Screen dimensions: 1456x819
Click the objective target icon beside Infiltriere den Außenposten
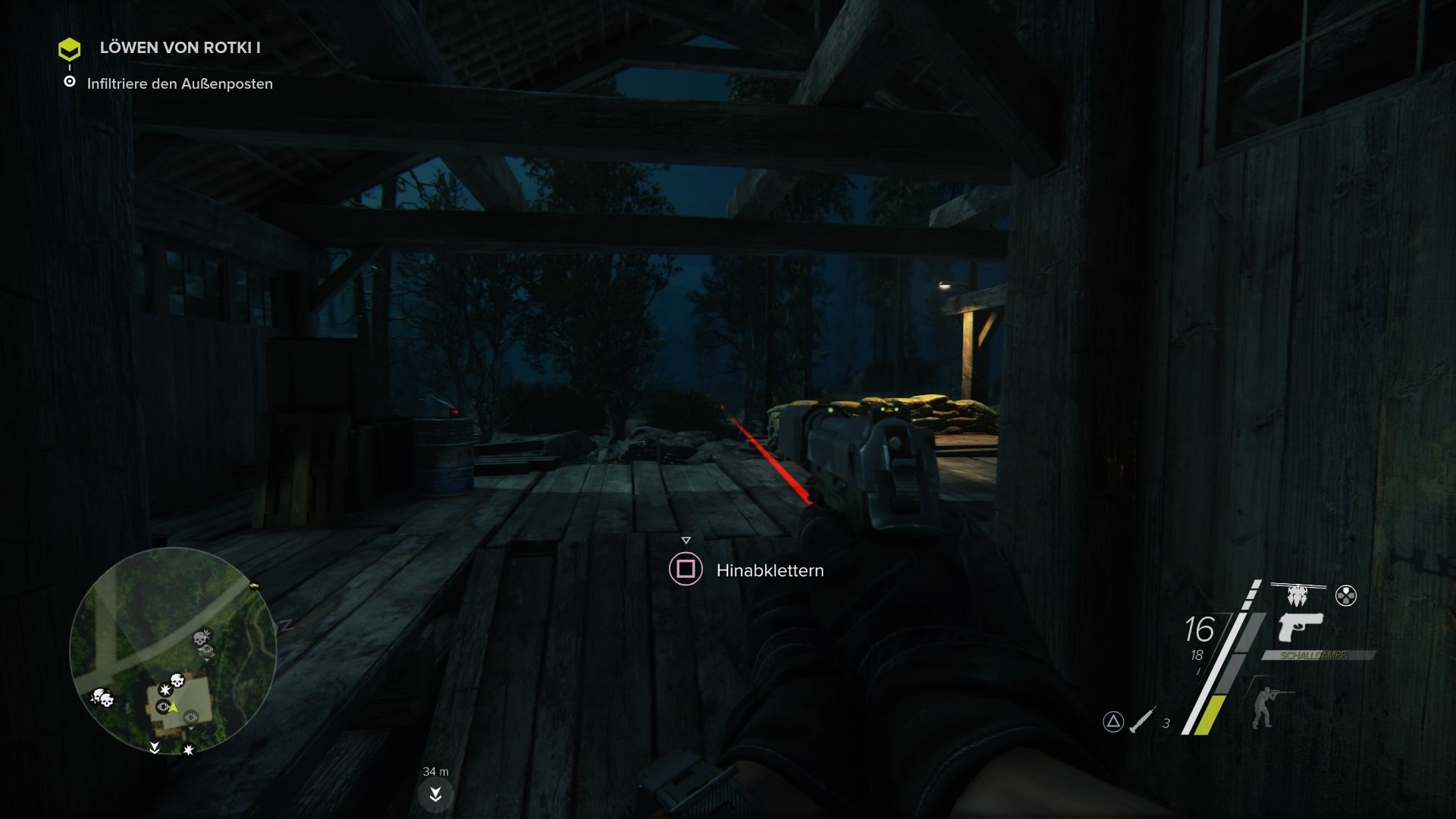coord(71,83)
